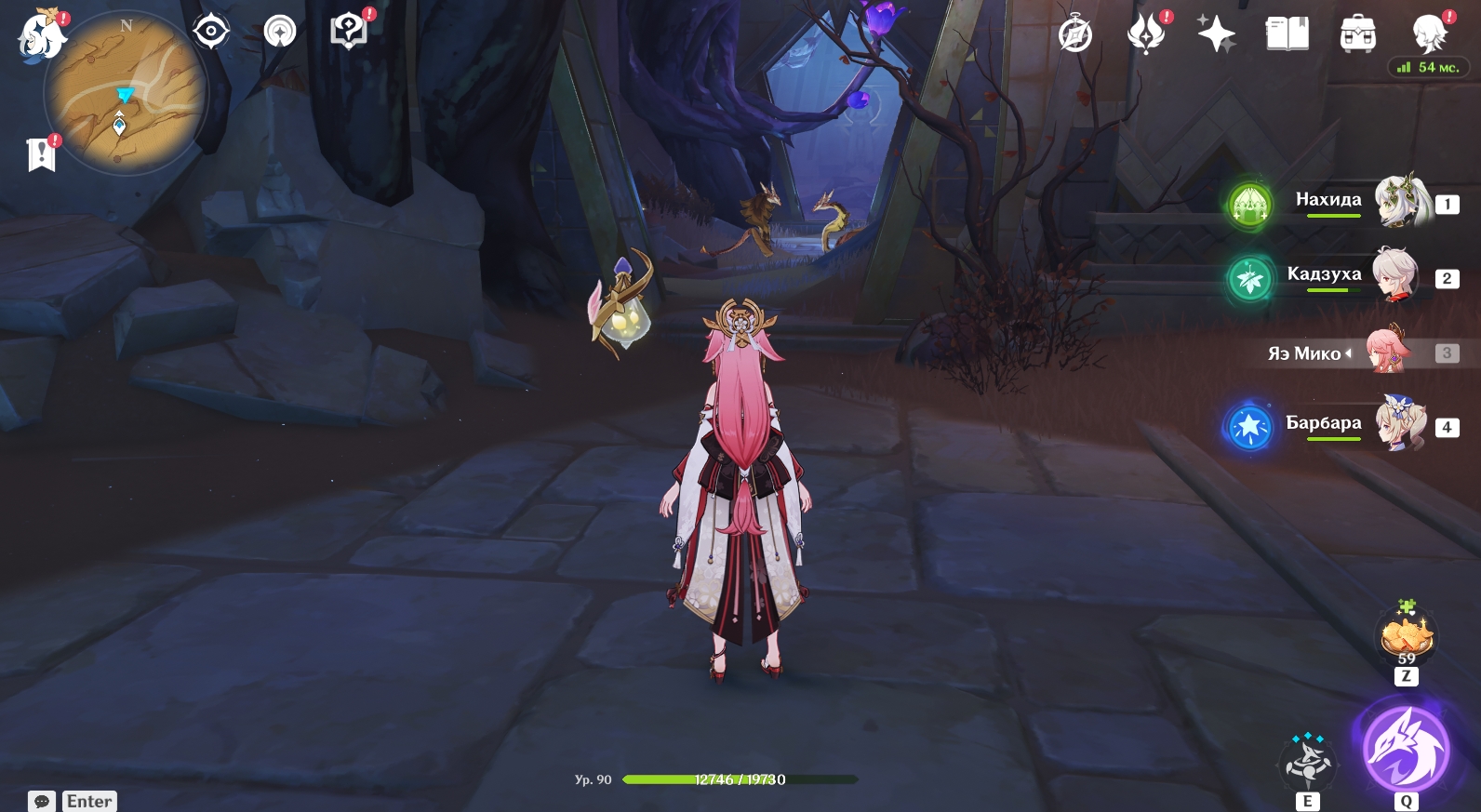Open the quest log bookmark icon
This screenshot has width=1481, height=812.
point(42,154)
